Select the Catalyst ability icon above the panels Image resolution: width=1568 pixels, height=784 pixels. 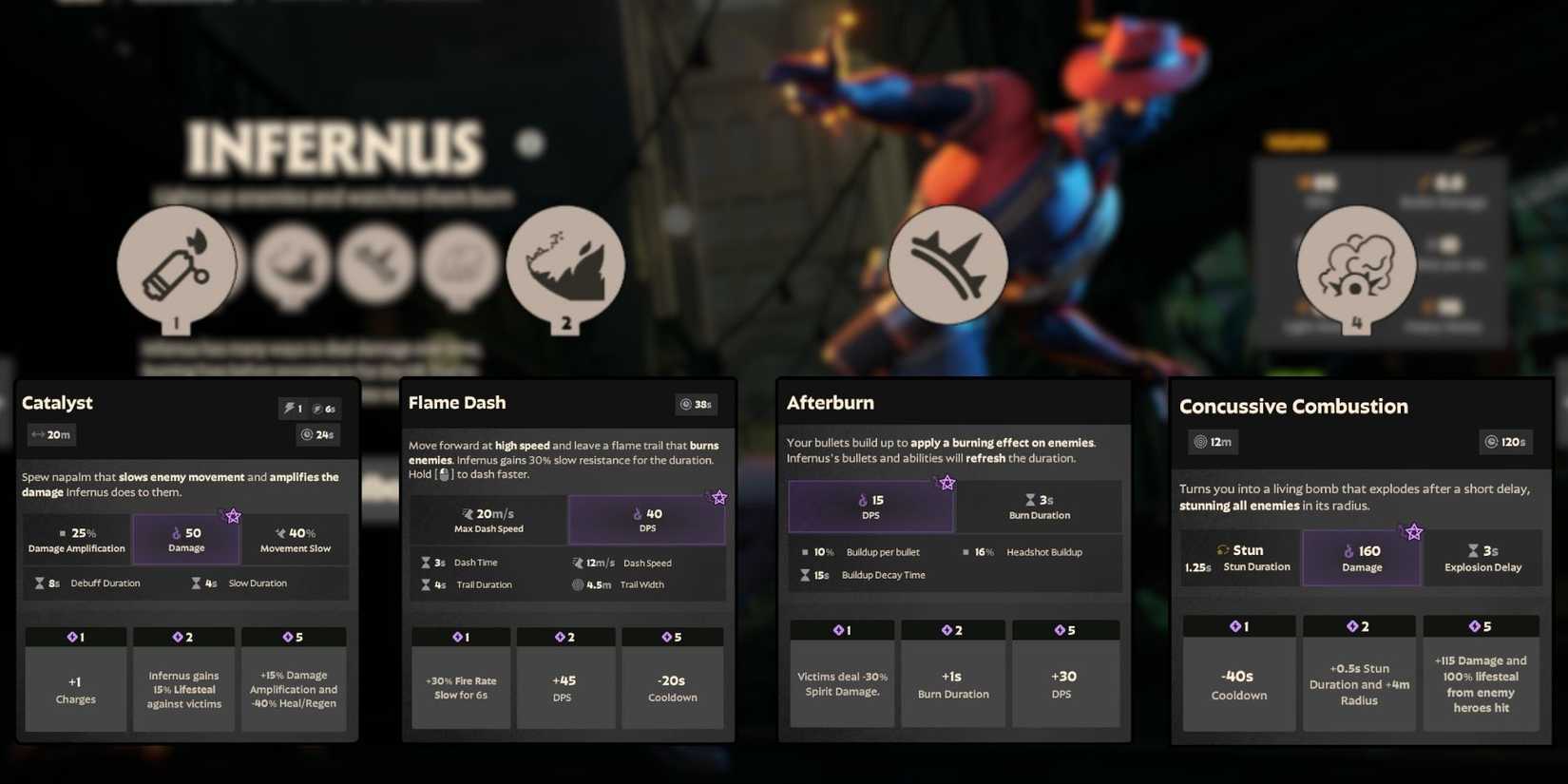[177, 269]
